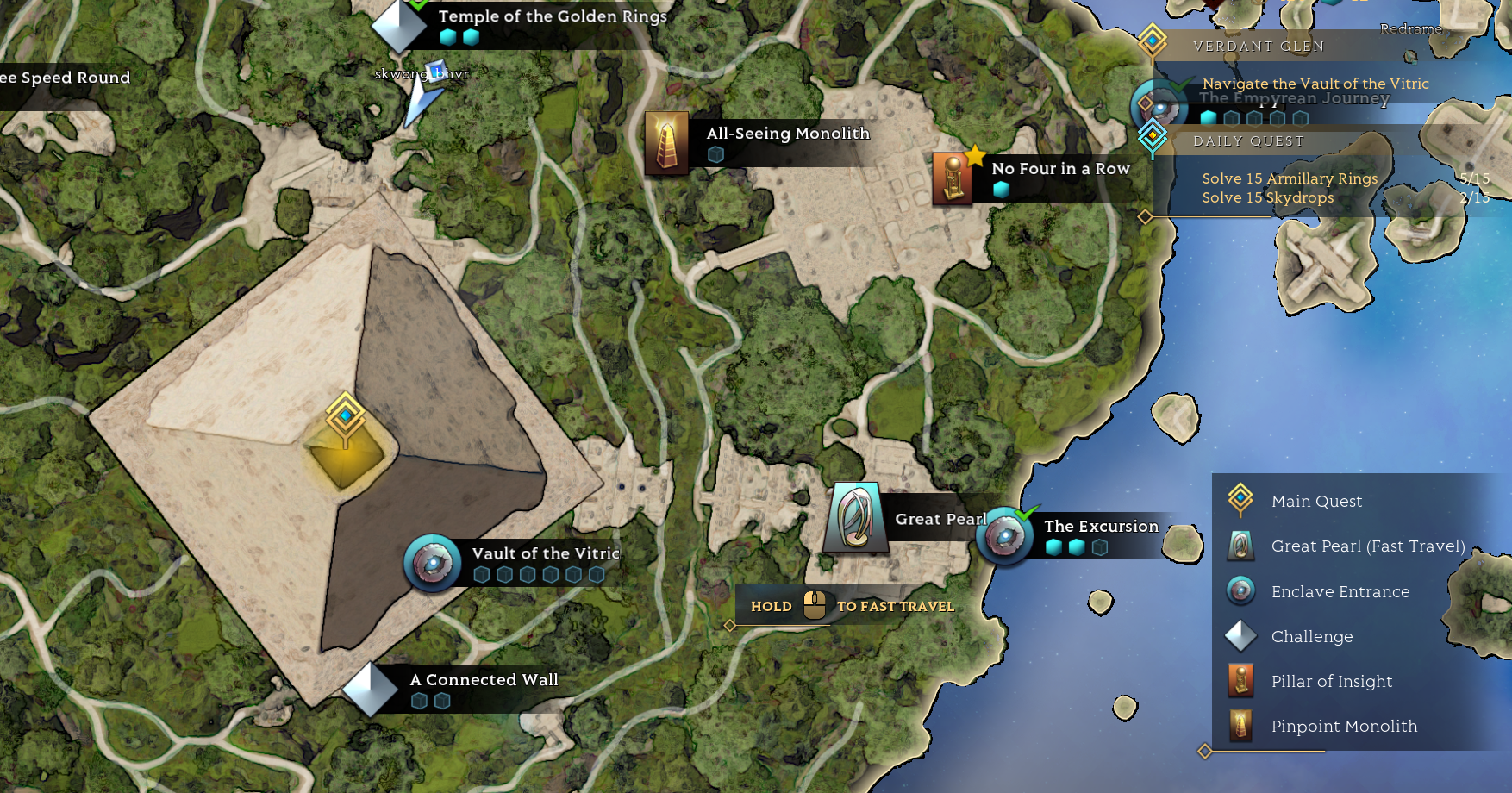Click the Great Pearl (Fast Travel) legend entry
The image size is (1512, 793).
tap(1367, 546)
